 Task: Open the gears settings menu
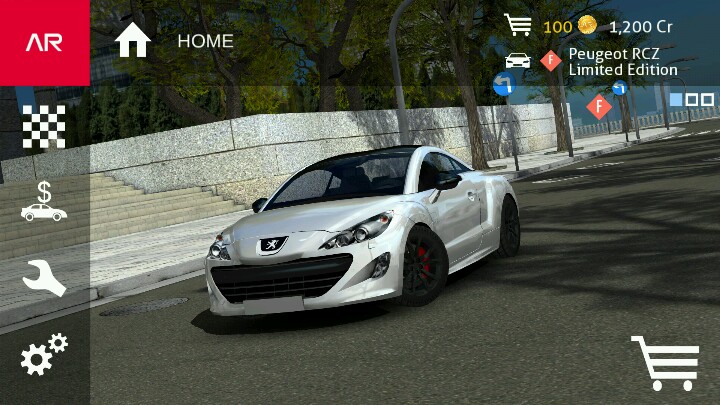[44, 354]
